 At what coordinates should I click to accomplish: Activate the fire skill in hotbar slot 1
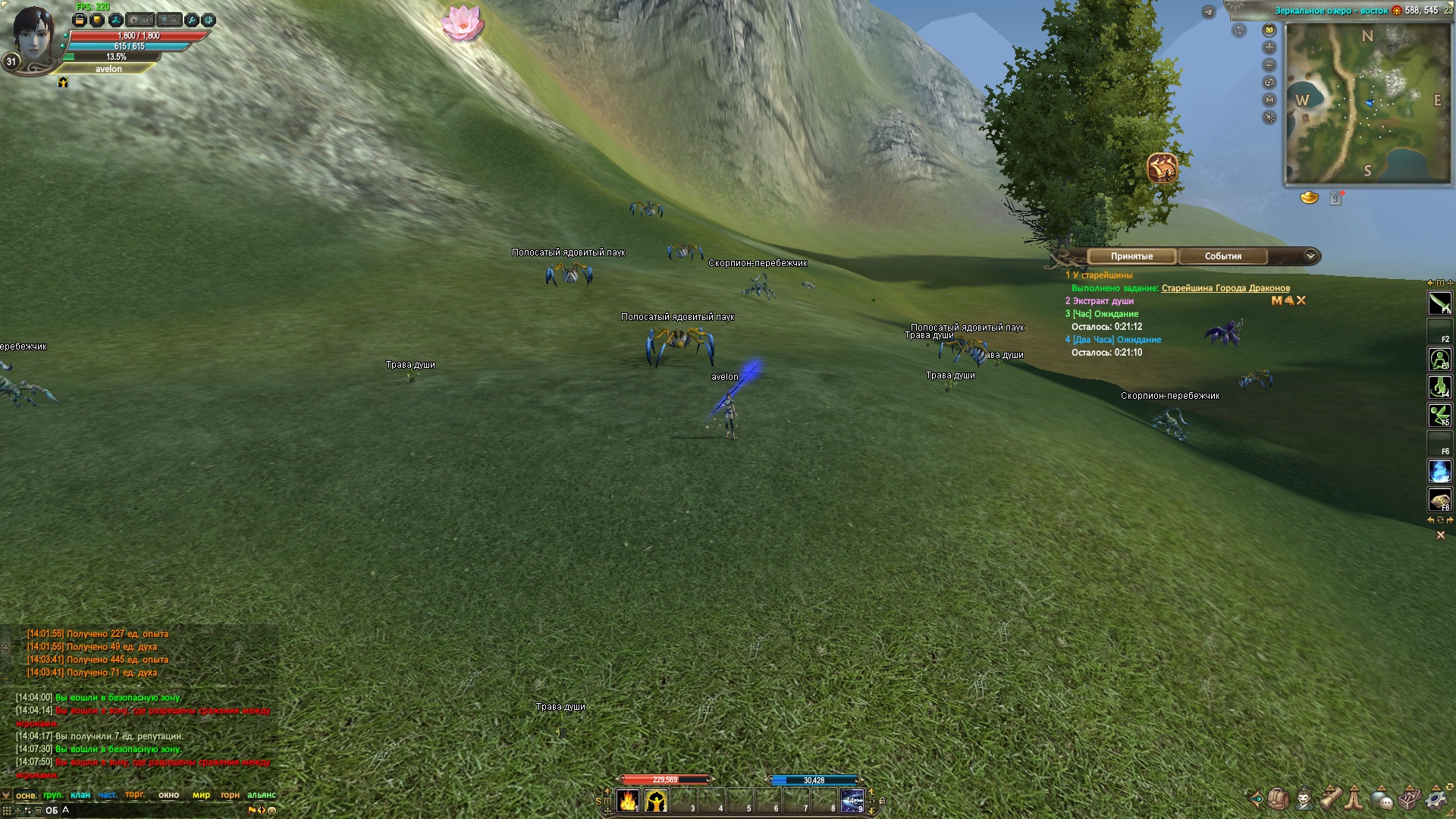click(628, 801)
